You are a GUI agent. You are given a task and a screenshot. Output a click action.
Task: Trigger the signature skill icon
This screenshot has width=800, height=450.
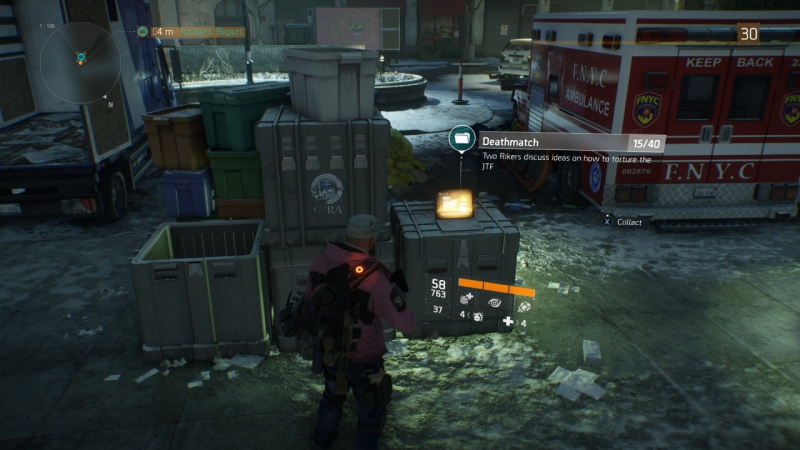(x=524, y=304)
